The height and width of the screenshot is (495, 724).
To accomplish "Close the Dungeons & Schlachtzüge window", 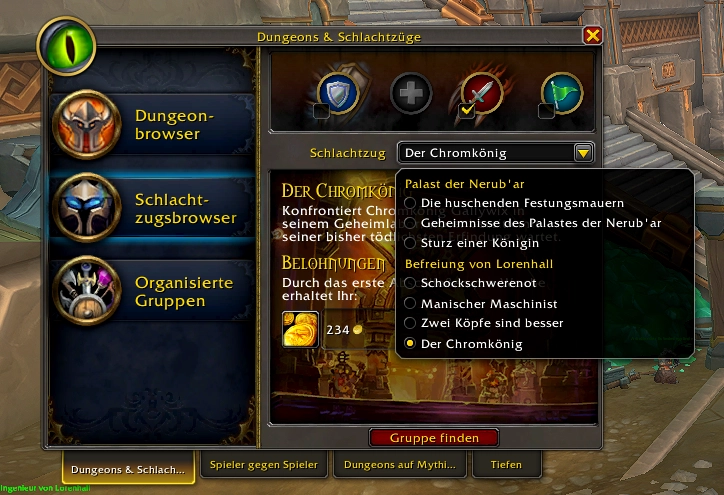I will 593,36.
